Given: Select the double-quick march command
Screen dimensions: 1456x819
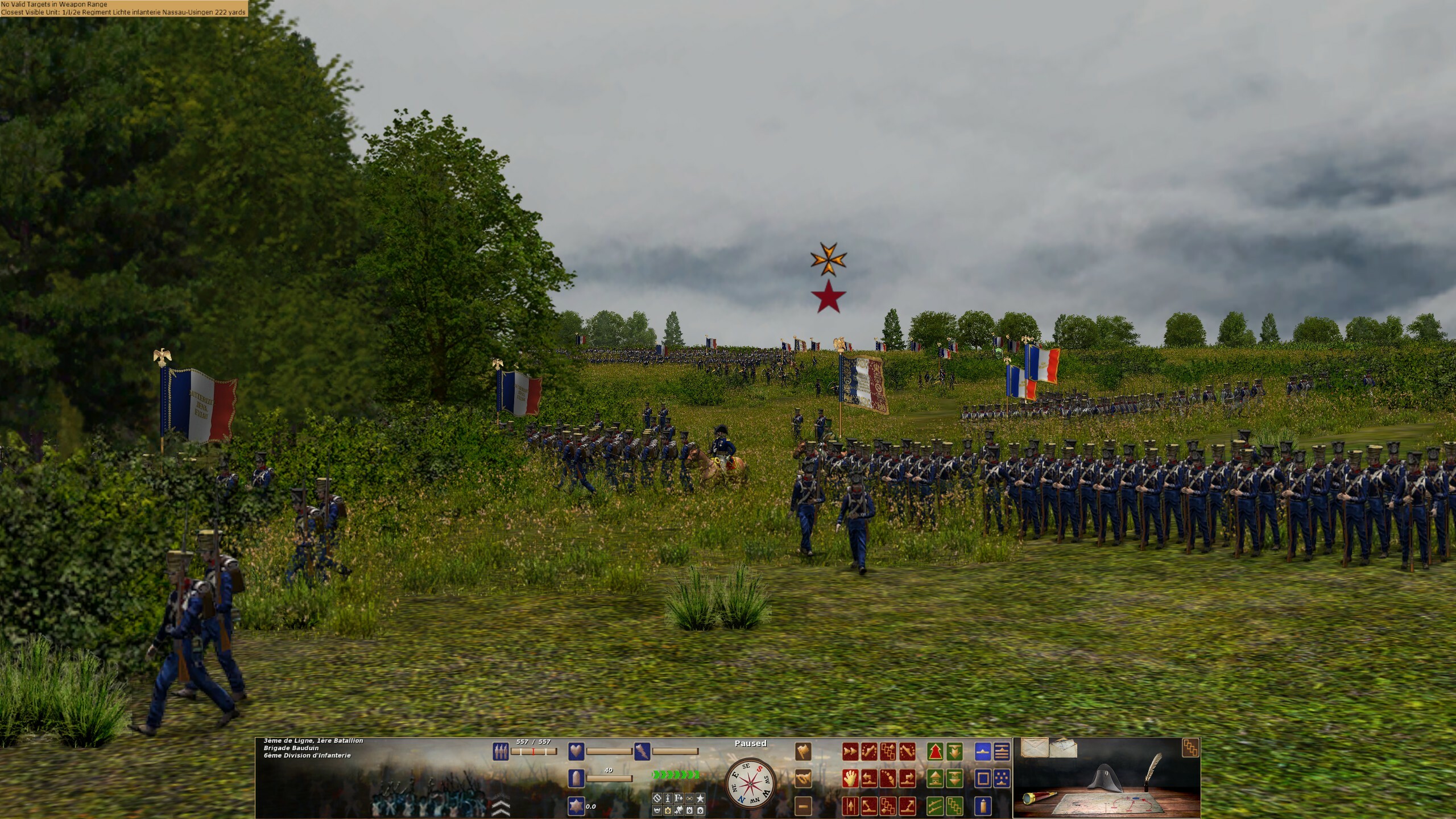Looking at the screenshot, I should [850, 751].
